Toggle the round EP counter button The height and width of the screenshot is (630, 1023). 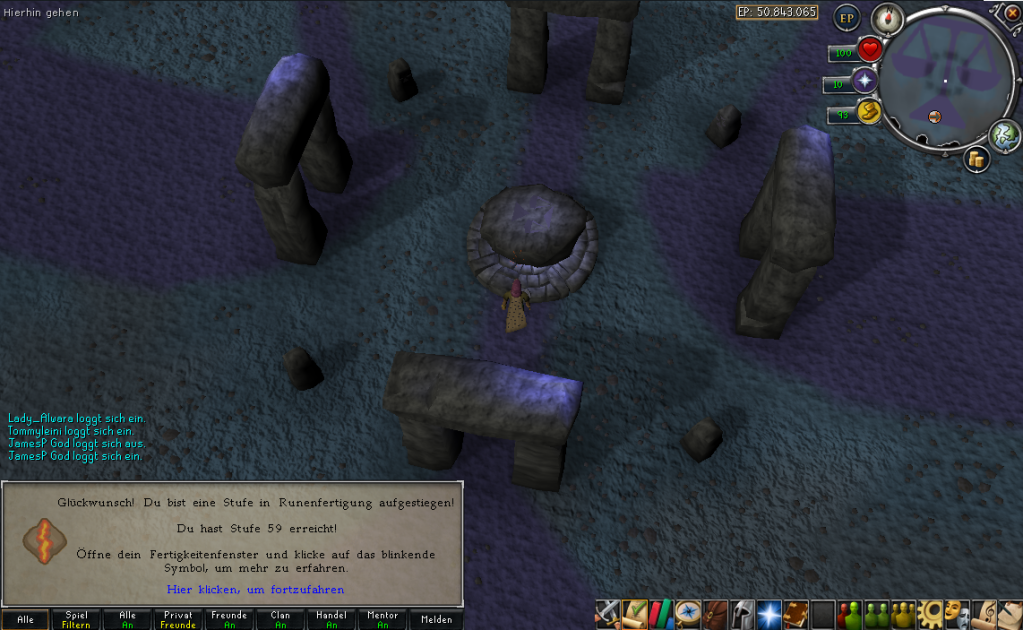click(847, 17)
